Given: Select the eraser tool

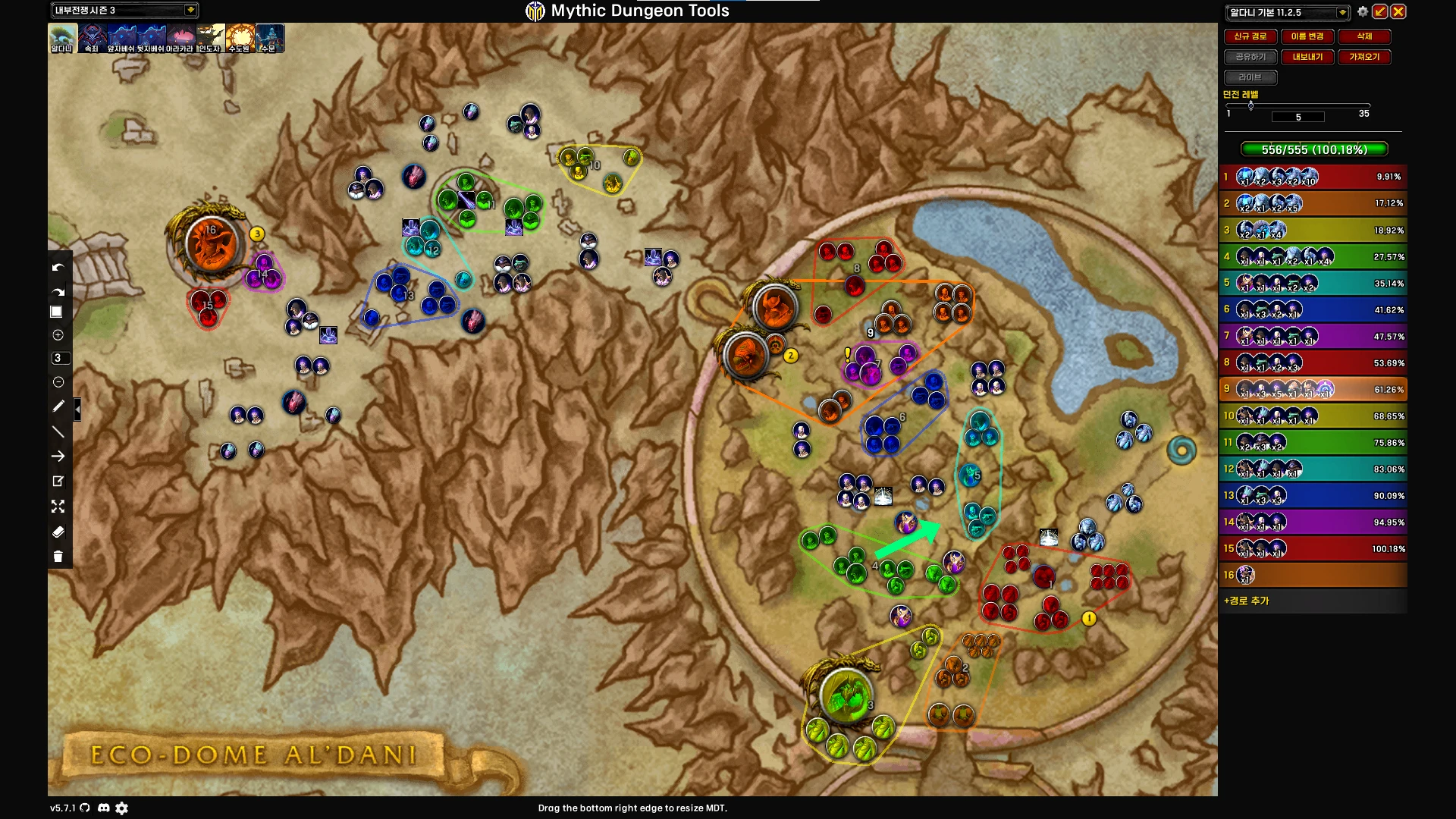Looking at the screenshot, I should (58, 532).
